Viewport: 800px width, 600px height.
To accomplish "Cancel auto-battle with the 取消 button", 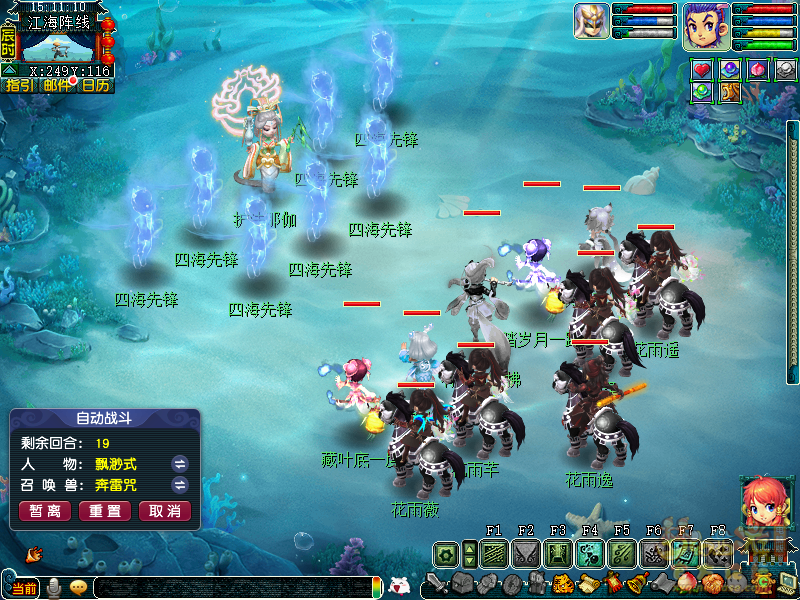I will click(x=164, y=511).
